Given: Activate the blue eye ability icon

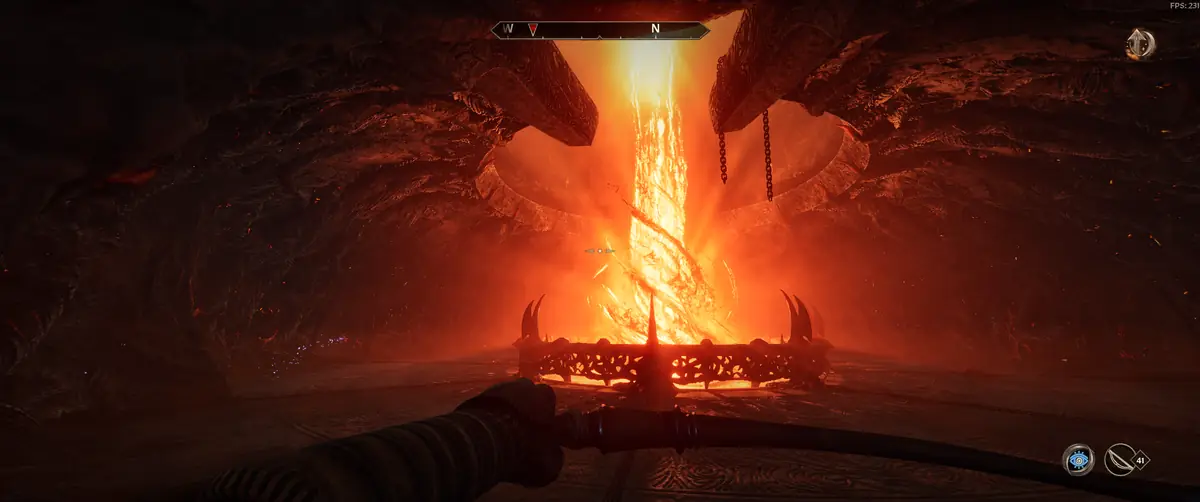Looking at the screenshot, I should (x=1077, y=460).
